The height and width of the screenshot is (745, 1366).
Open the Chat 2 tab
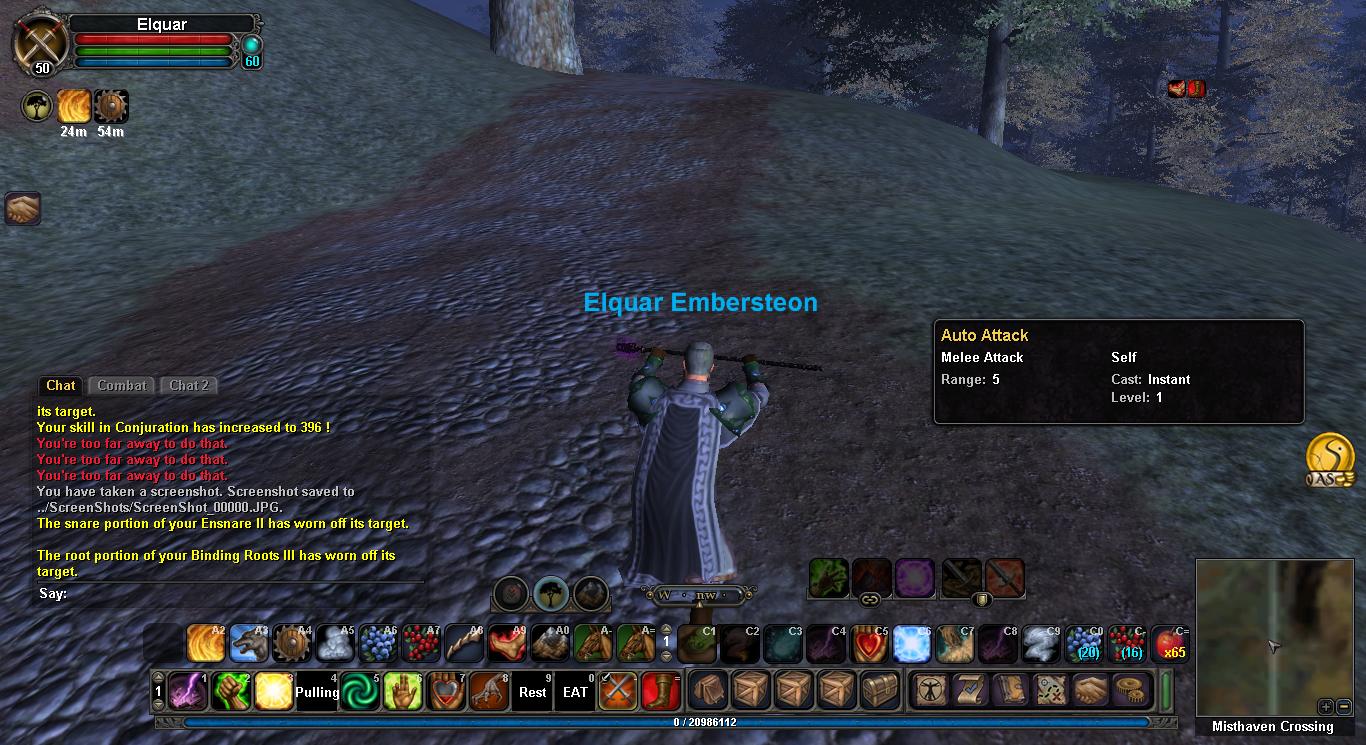click(189, 385)
